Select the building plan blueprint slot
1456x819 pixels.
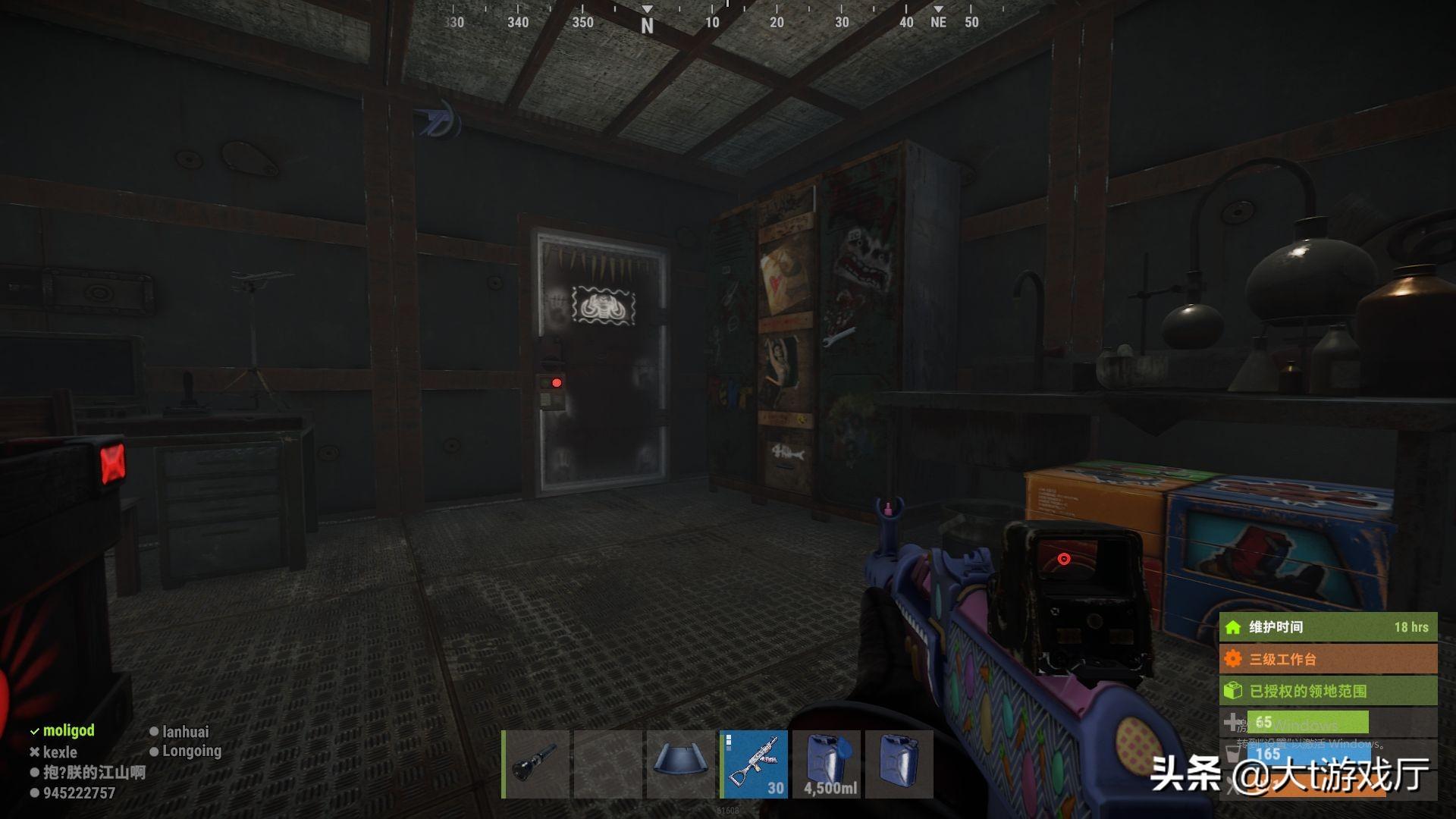681,764
